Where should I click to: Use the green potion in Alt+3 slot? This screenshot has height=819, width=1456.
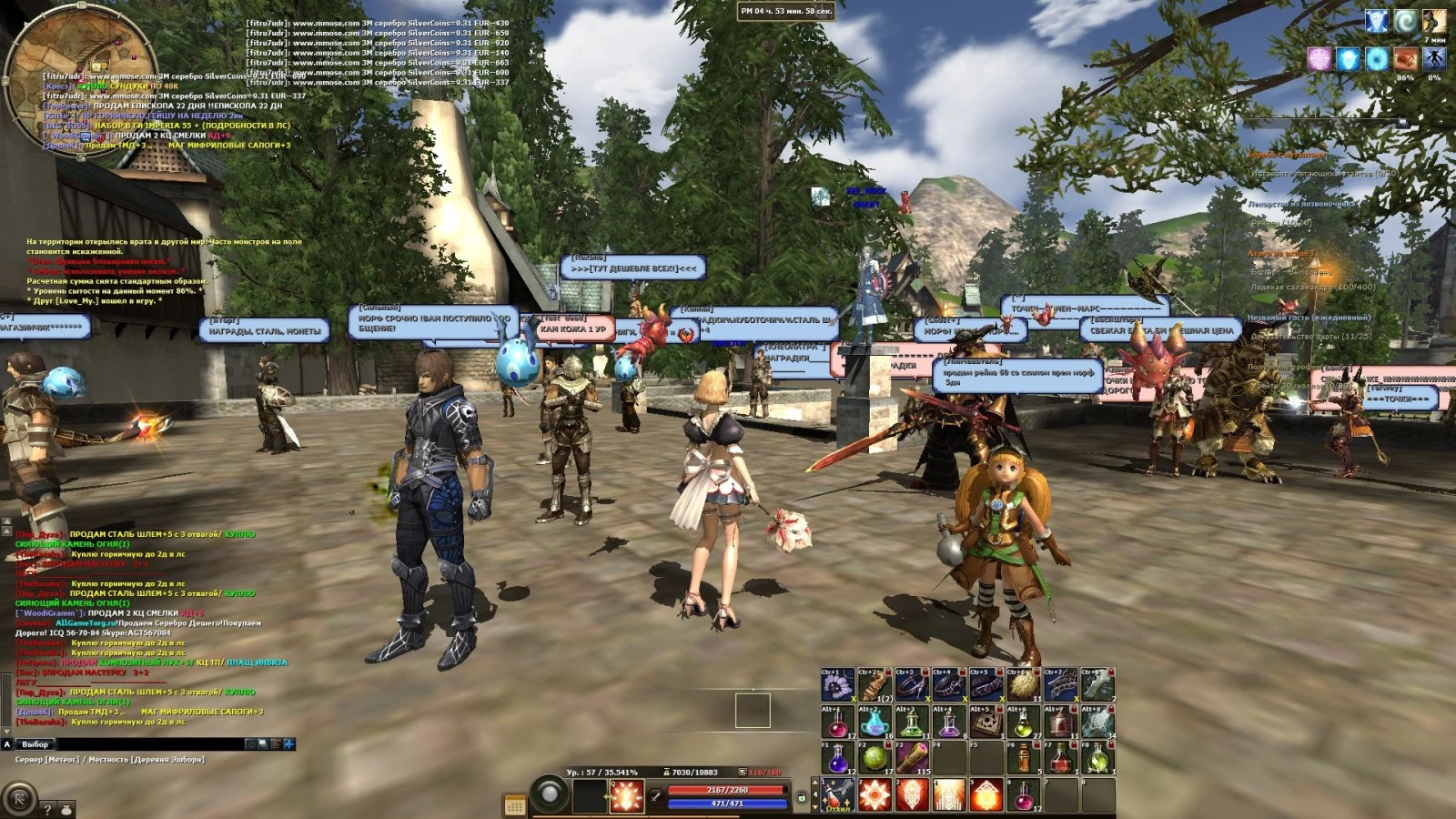pos(912,723)
